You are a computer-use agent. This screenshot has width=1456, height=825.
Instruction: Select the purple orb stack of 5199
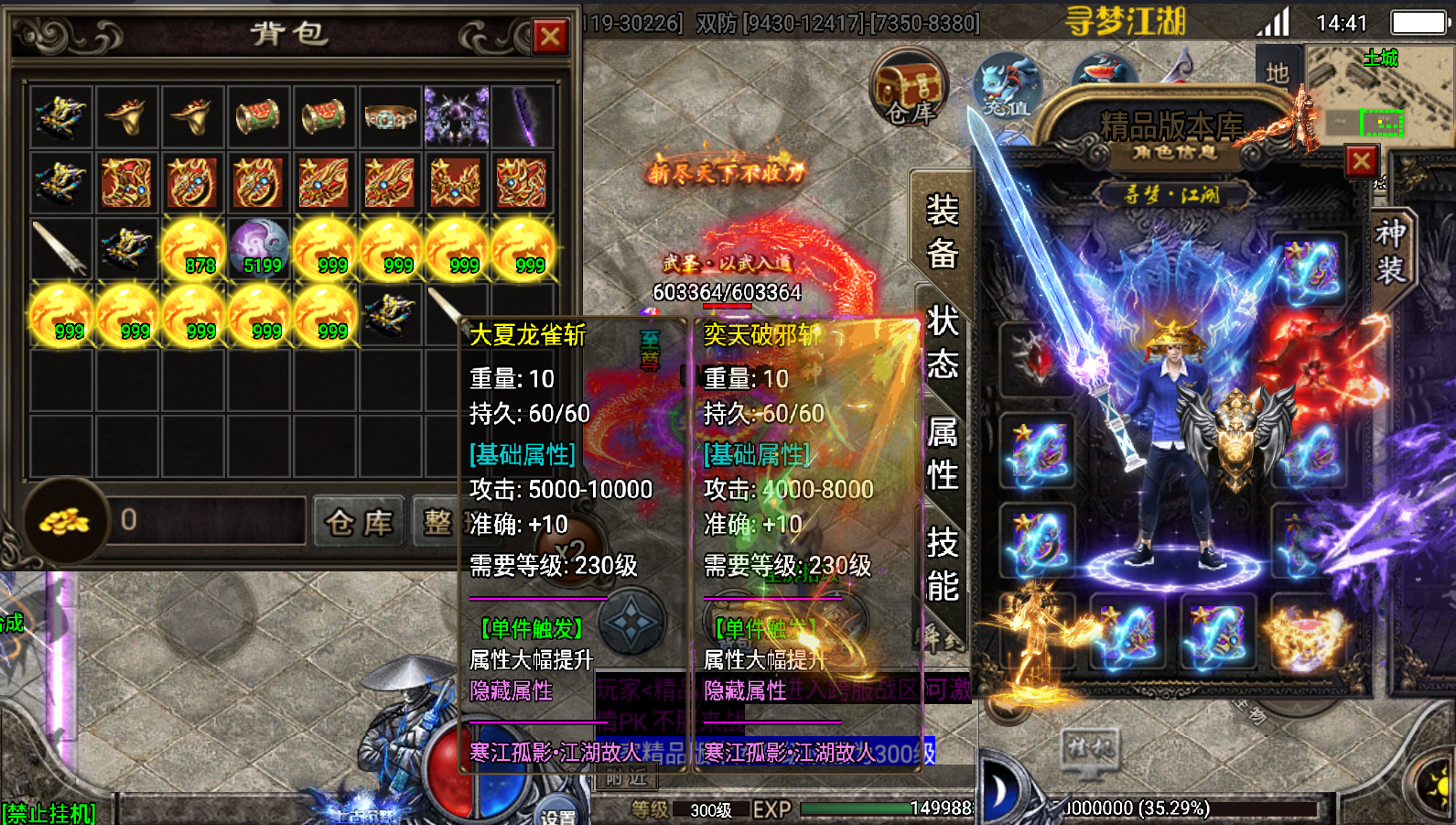(x=259, y=249)
